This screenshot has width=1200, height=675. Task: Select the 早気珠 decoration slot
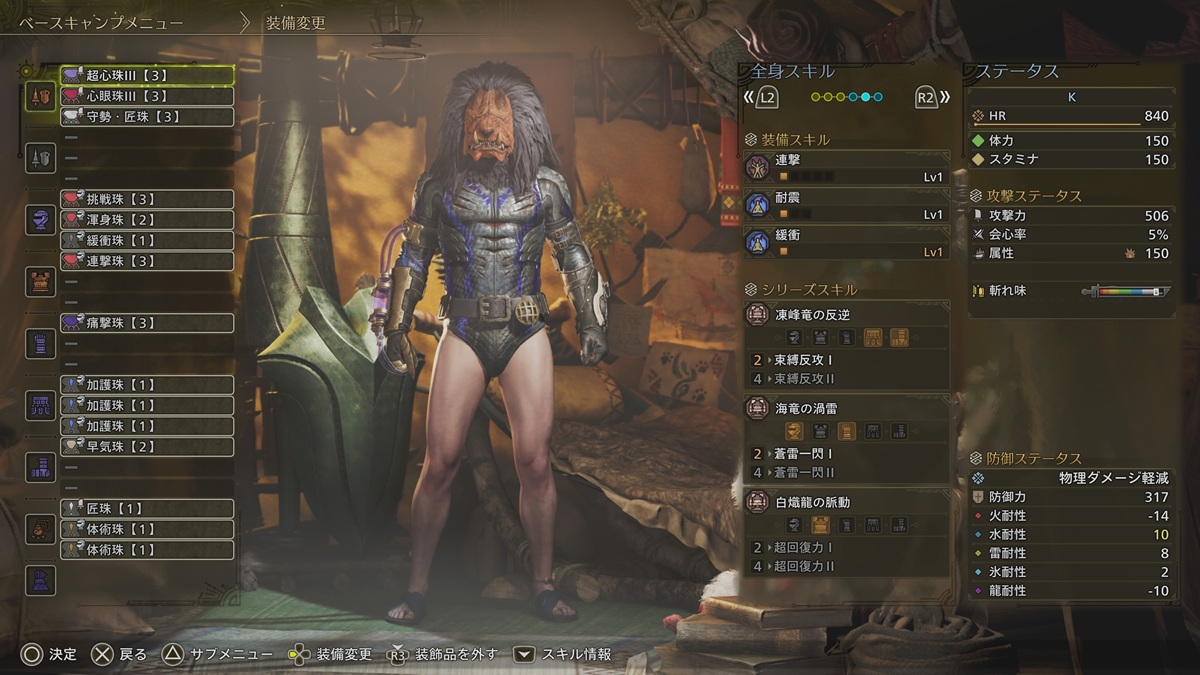[x=147, y=446]
